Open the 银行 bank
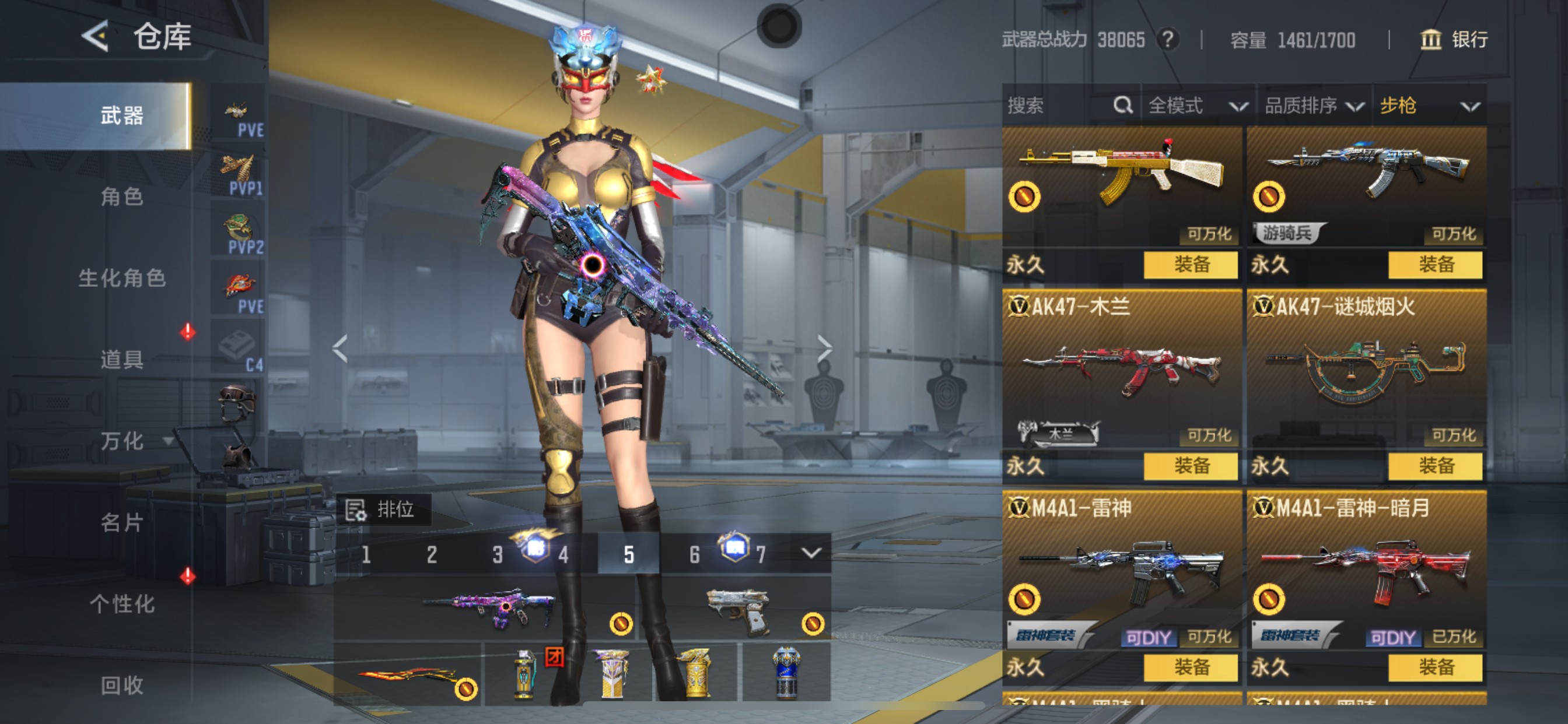 (x=1454, y=40)
